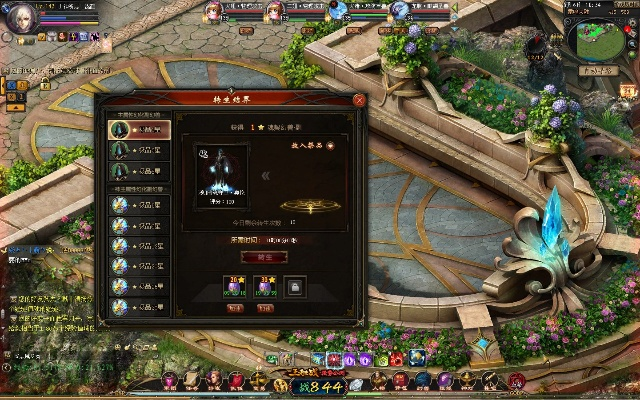The image size is (640, 400).
Task: Open the minimap
Action: coord(599,40)
